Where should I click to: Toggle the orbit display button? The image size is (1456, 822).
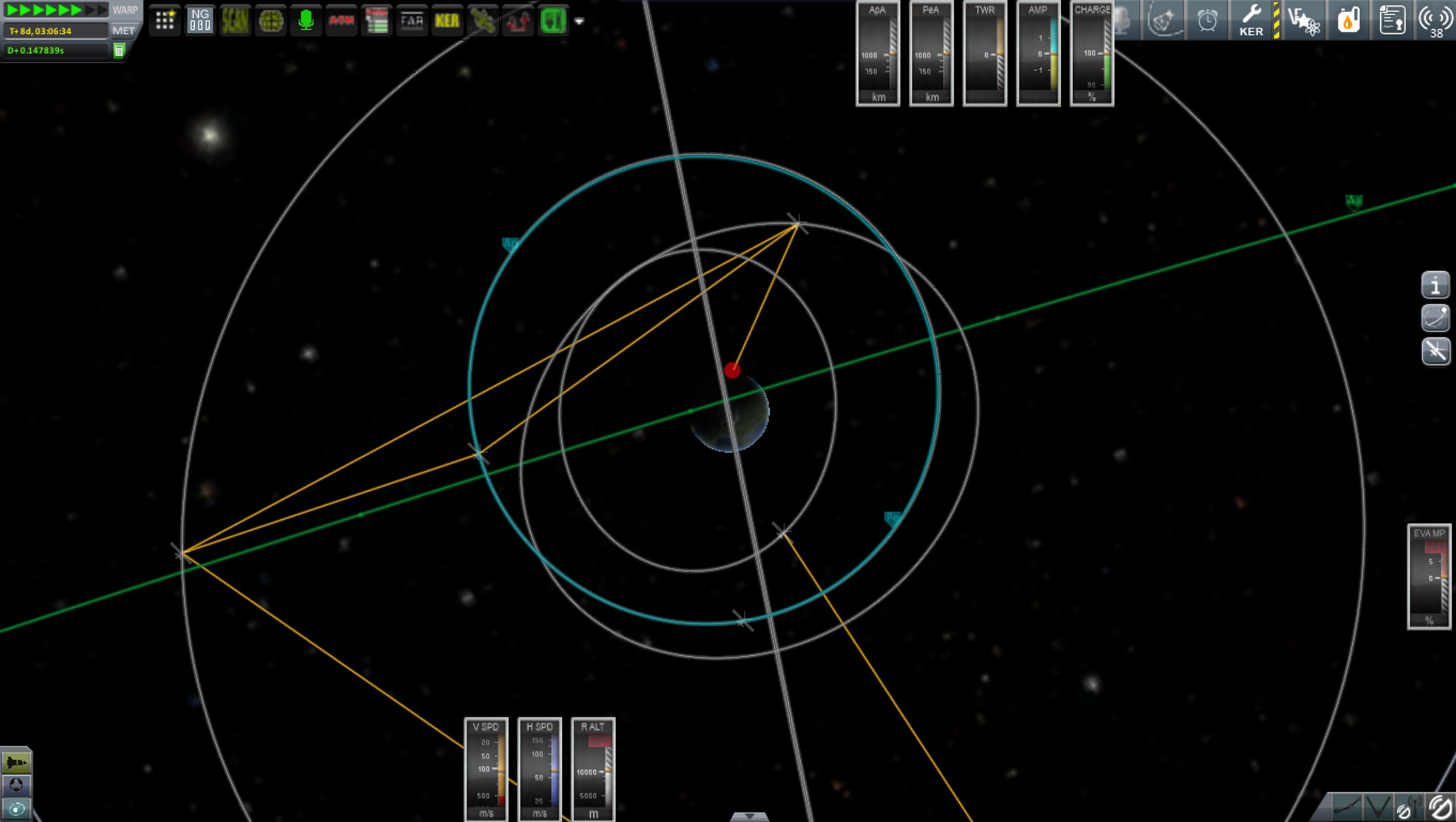pyautogui.click(x=1435, y=318)
